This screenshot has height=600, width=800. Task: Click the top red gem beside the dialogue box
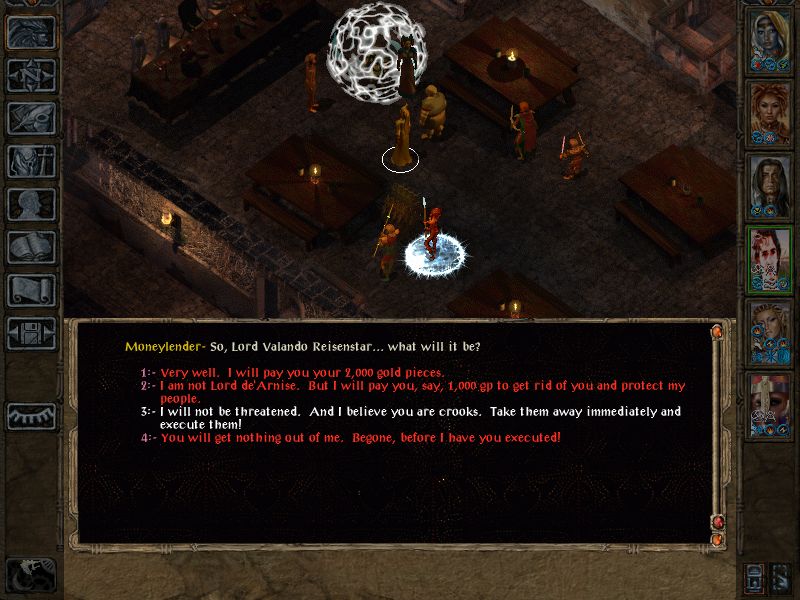[717, 332]
